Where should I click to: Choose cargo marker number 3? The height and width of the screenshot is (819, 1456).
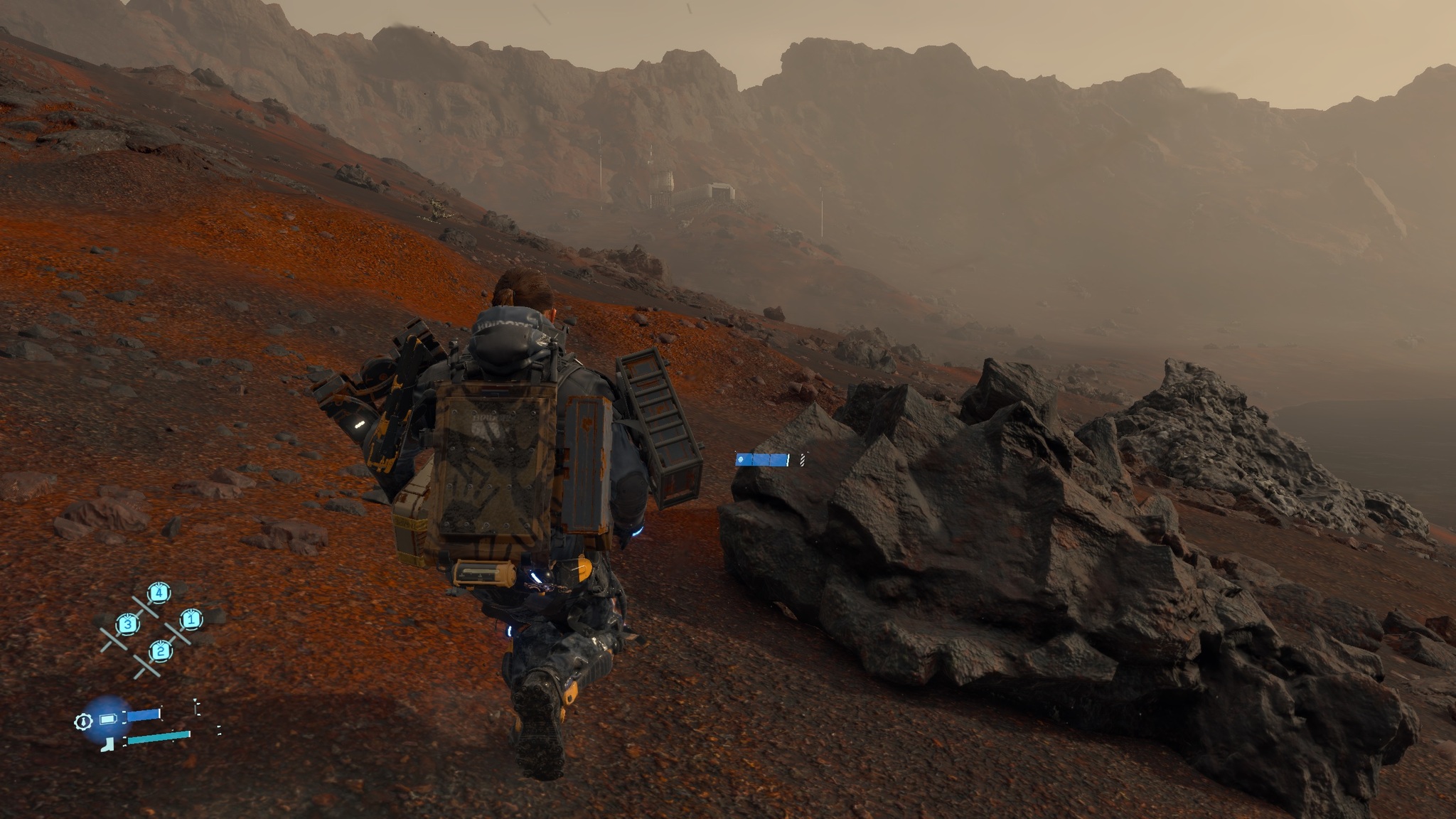tap(127, 625)
